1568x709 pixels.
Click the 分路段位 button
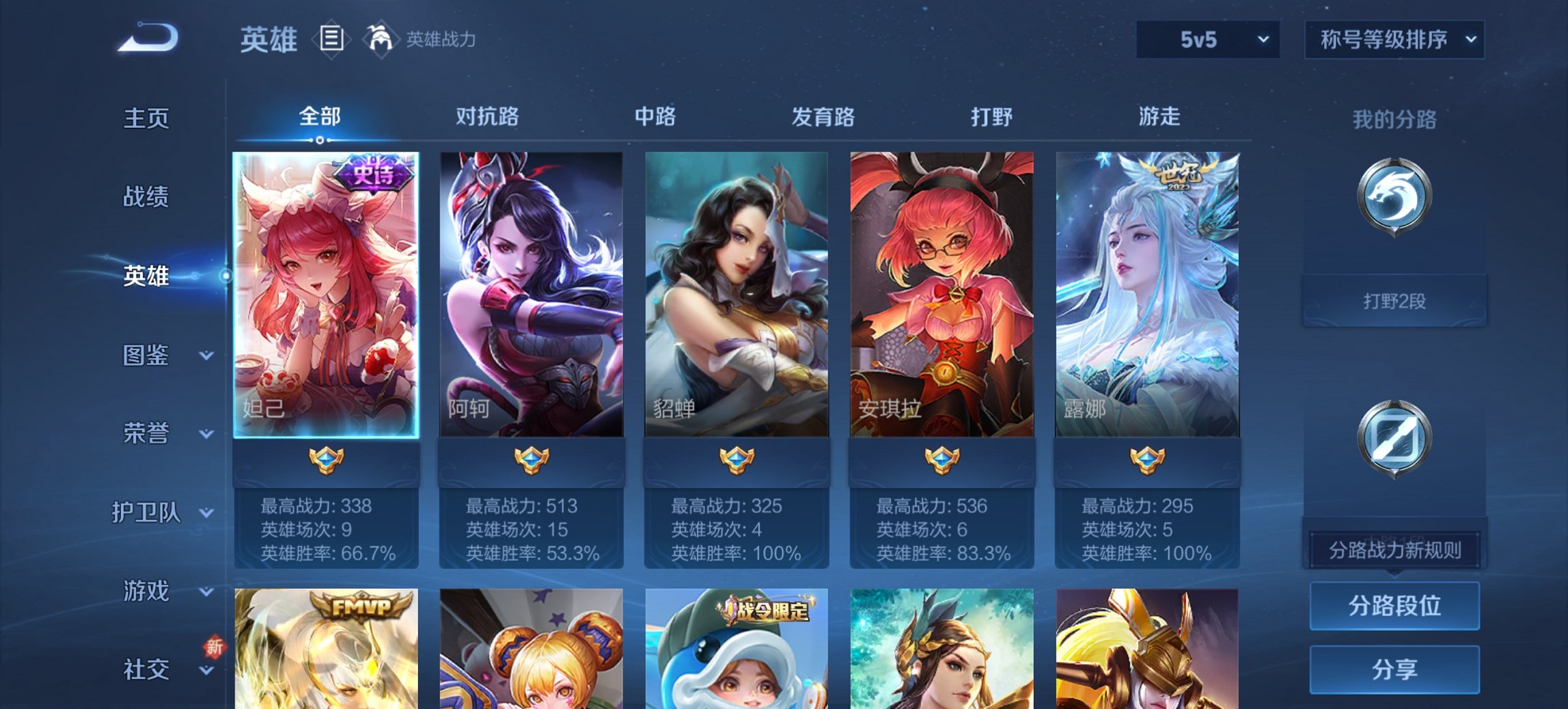tap(1394, 606)
